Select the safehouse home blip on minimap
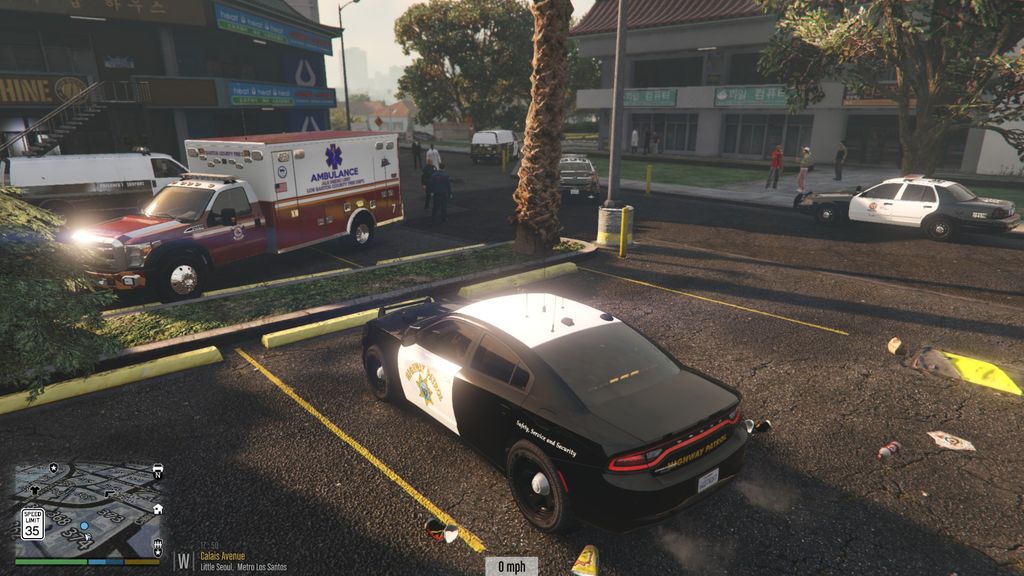Screen dimensions: 1024x576 pos(158,509)
